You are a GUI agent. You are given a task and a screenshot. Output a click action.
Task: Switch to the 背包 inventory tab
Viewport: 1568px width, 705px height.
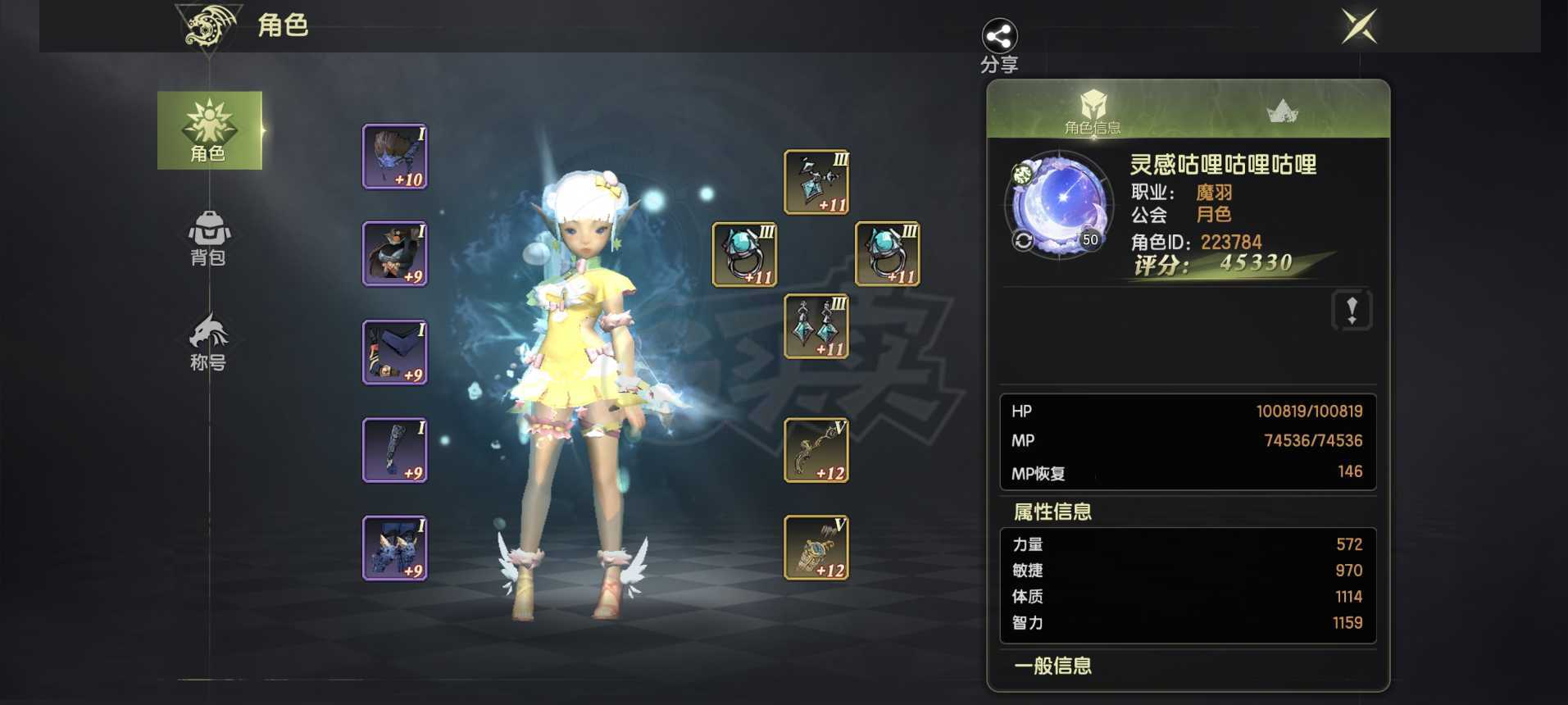pyautogui.click(x=209, y=239)
